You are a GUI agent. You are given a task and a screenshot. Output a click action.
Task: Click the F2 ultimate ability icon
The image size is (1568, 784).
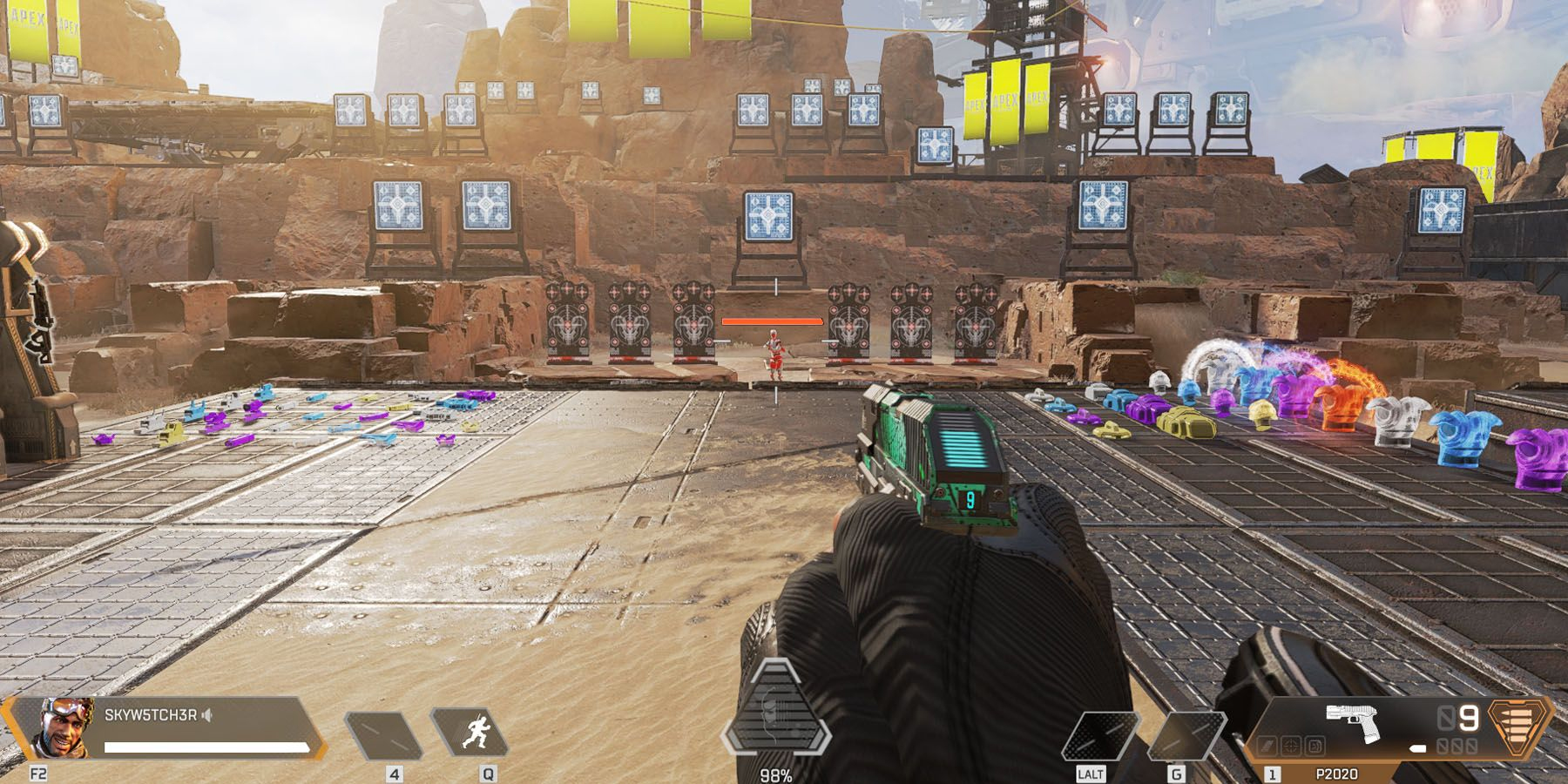pos(38,772)
